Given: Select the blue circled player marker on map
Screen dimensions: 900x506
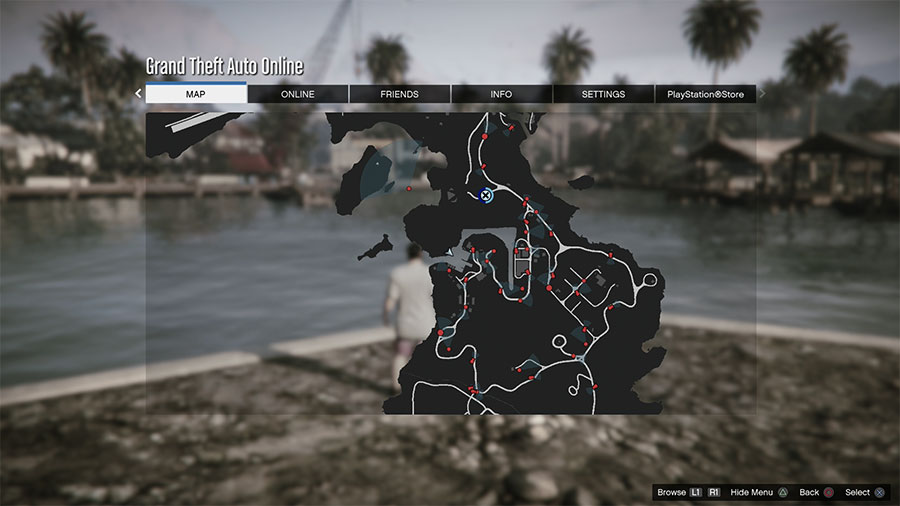Looking at the screenshot, I should tap(486, 196).
